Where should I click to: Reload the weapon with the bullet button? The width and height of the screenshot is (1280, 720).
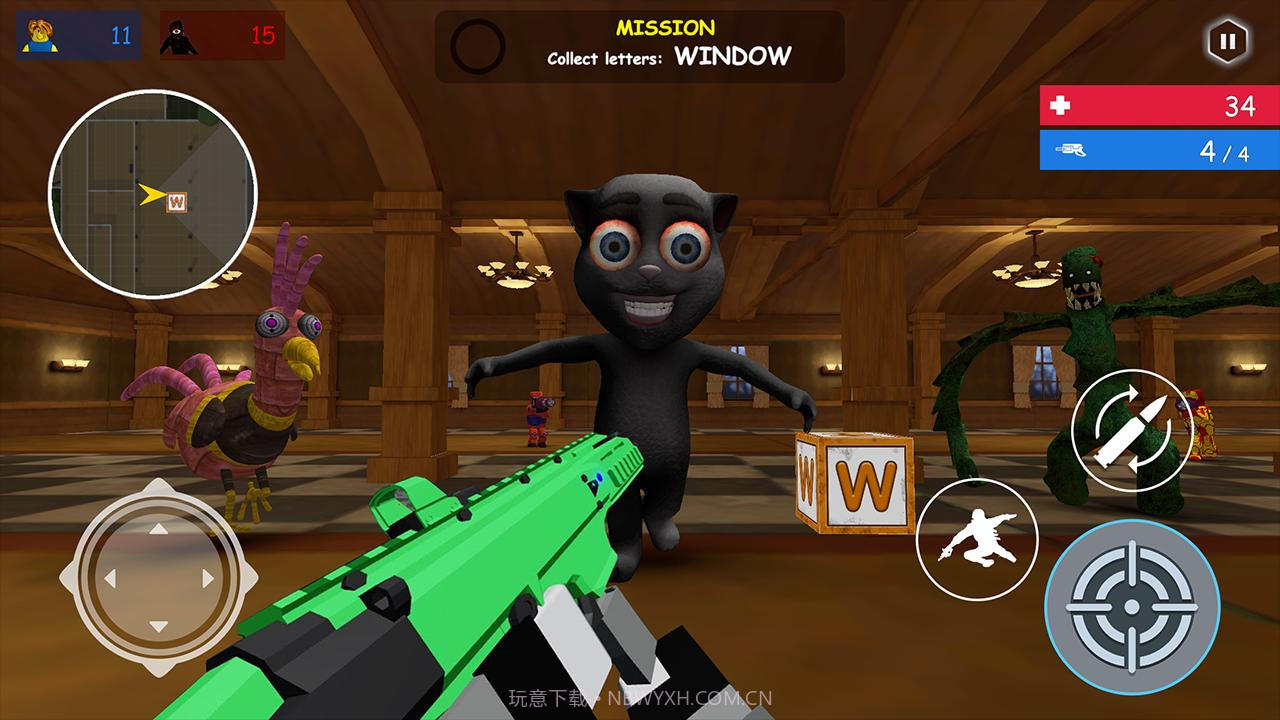(x=1131, y=430)
